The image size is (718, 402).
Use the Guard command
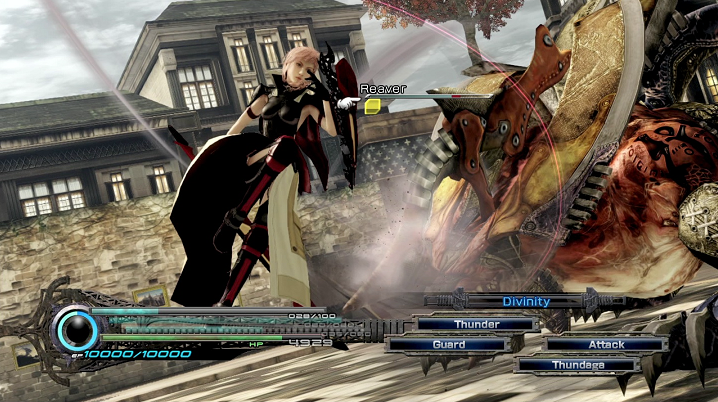pos(448,344)
